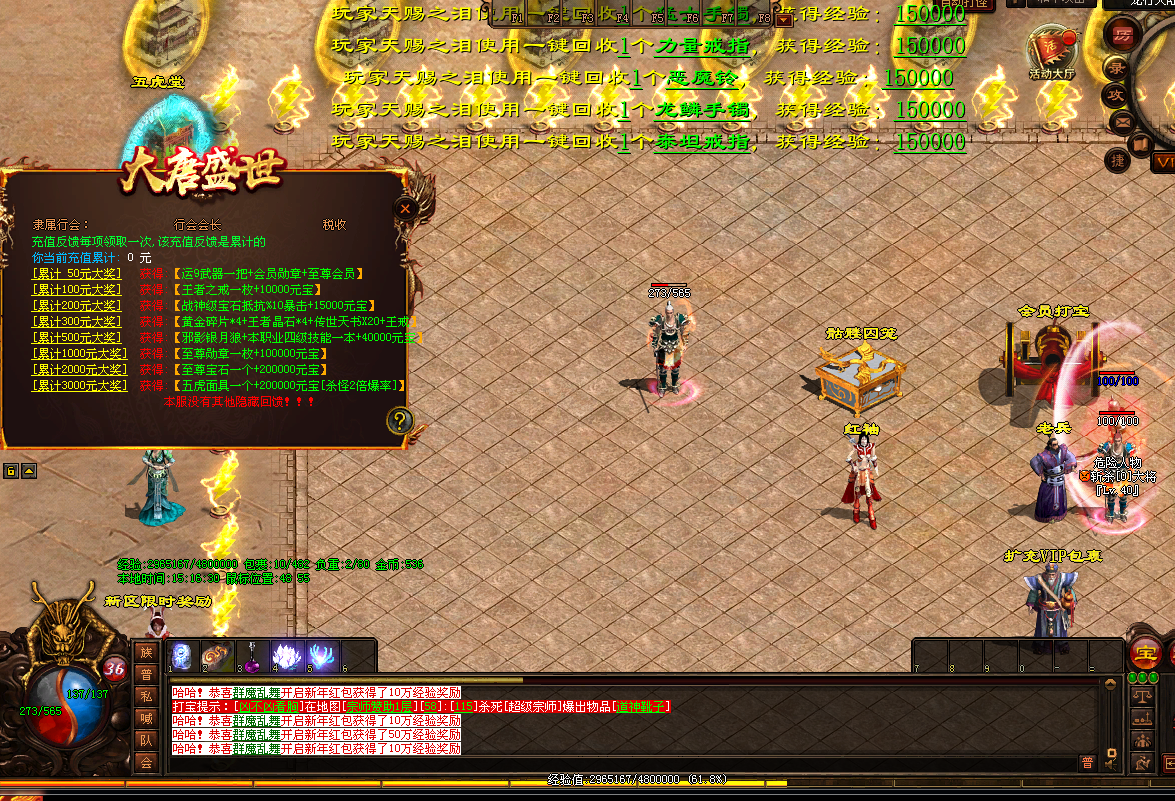Toggle the chat speaker sound icon
The height and width of the screenshot is (801, 1175).
pos(1110,763)
